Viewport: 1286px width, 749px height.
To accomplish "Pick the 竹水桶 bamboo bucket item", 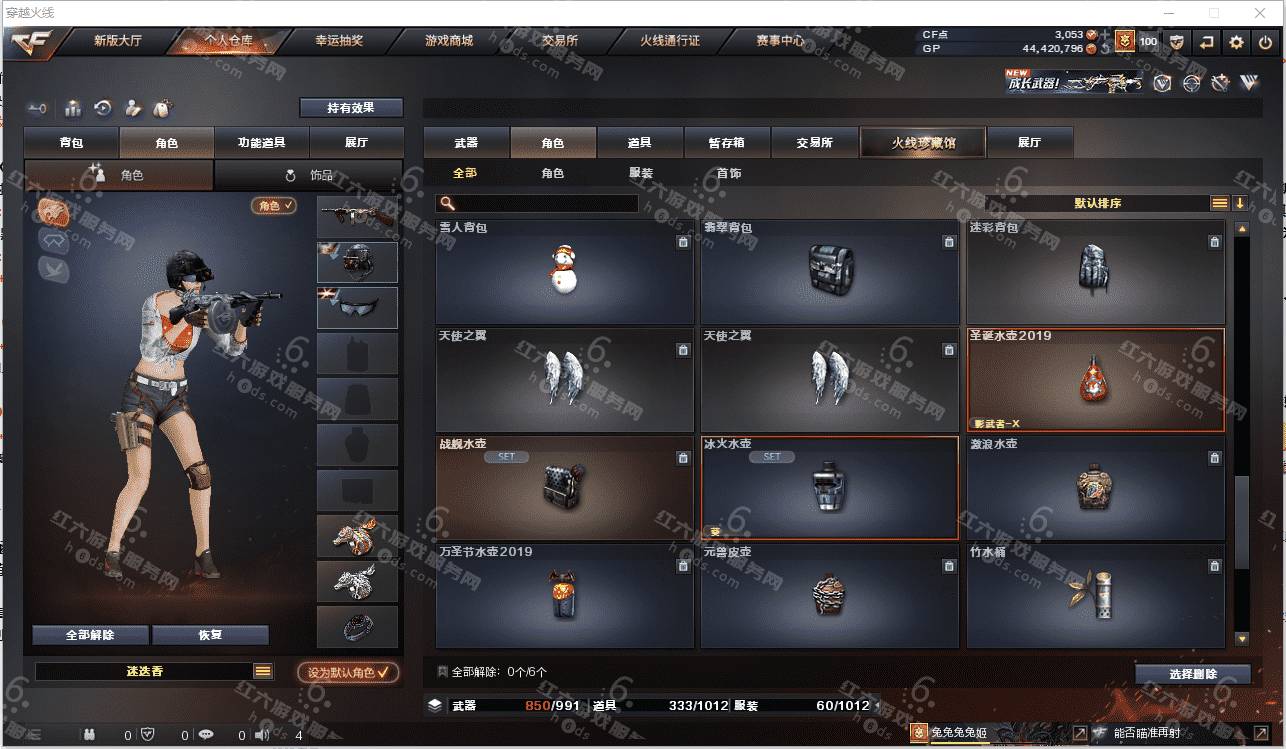I will [x=1095, y=596].
